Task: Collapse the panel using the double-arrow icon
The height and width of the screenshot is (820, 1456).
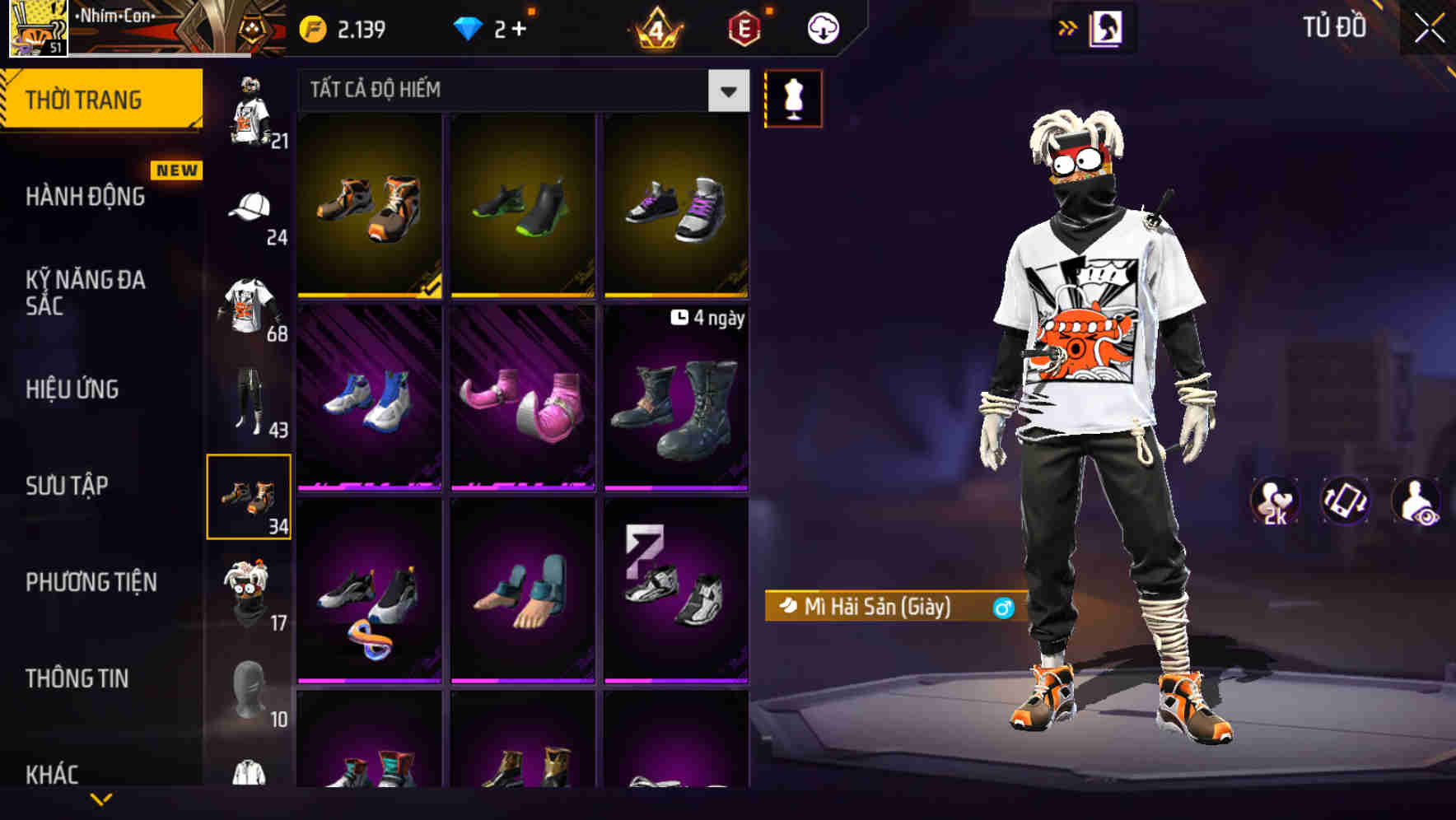Action: (1066, 26)
